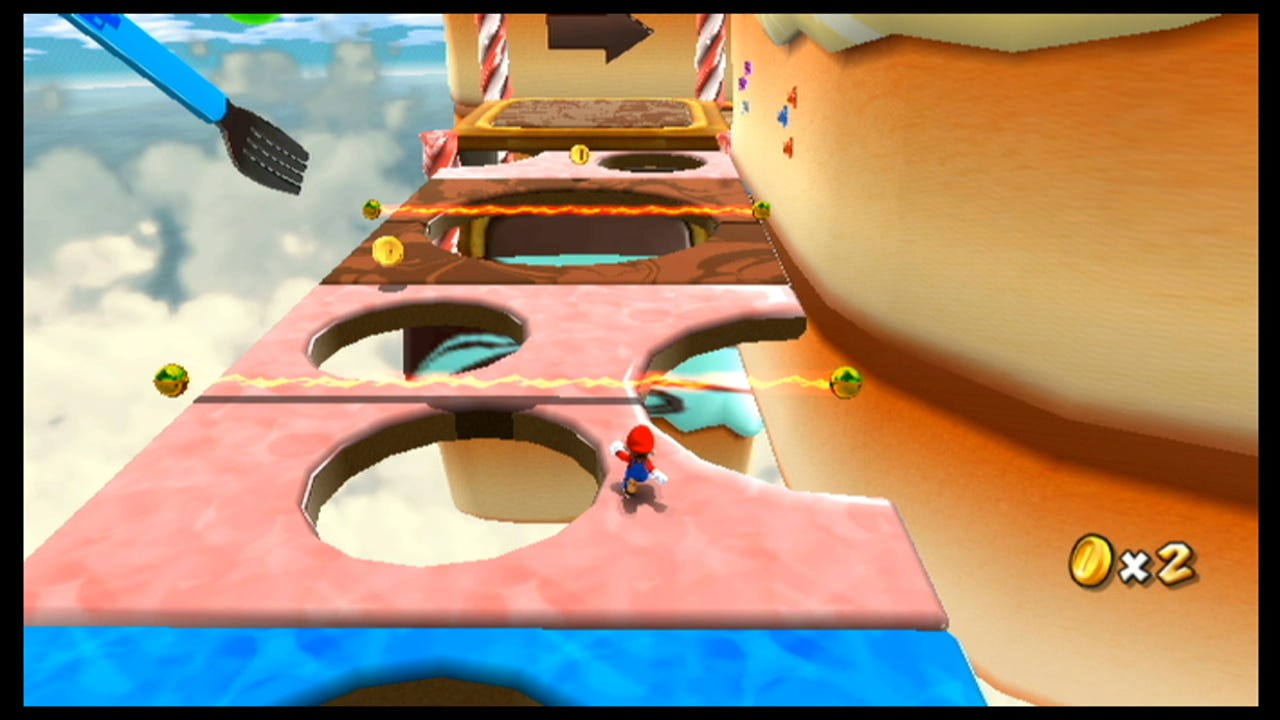Select Mario's red cap
This screenshot has height=720, width=1280.
click(x=640, y=440)
